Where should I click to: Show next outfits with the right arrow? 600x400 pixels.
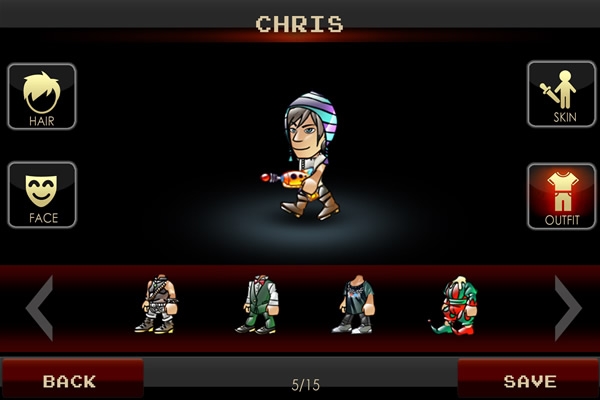(x=567, y=307)
